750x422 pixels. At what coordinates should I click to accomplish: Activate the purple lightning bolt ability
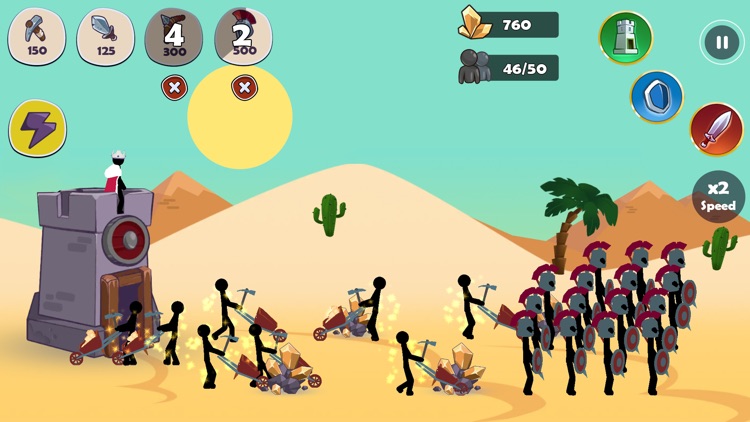click(38, 129)
